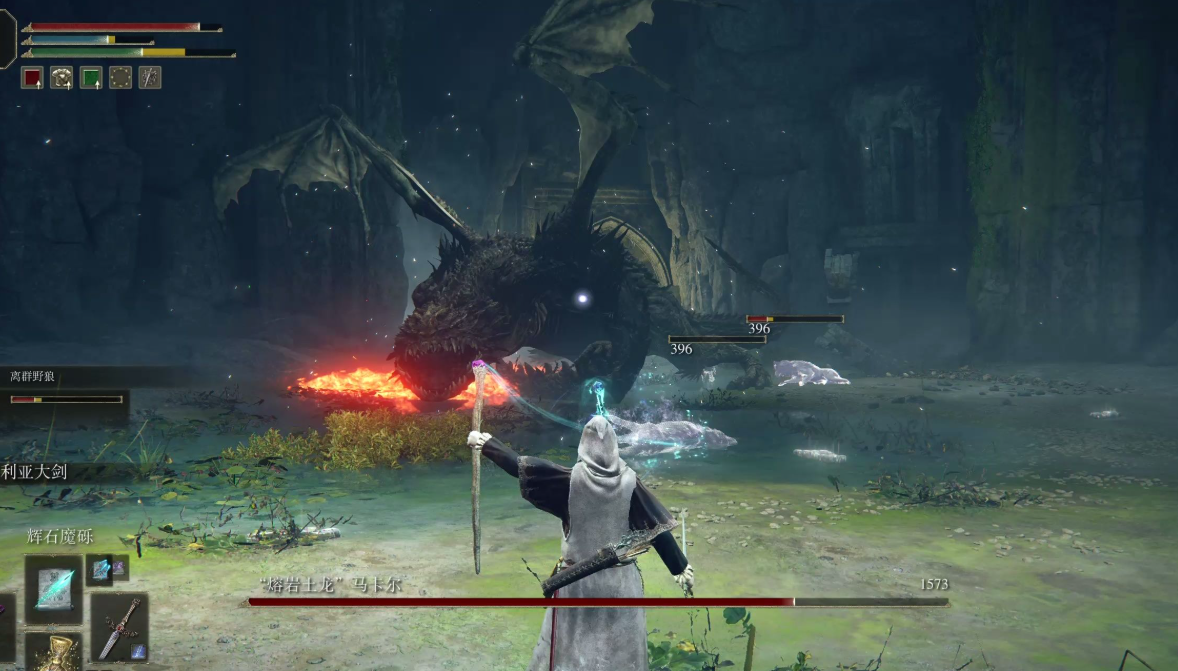Inspect the green square buff icon
Viewport: 1178px width, 671px height.
coord(91,77)
